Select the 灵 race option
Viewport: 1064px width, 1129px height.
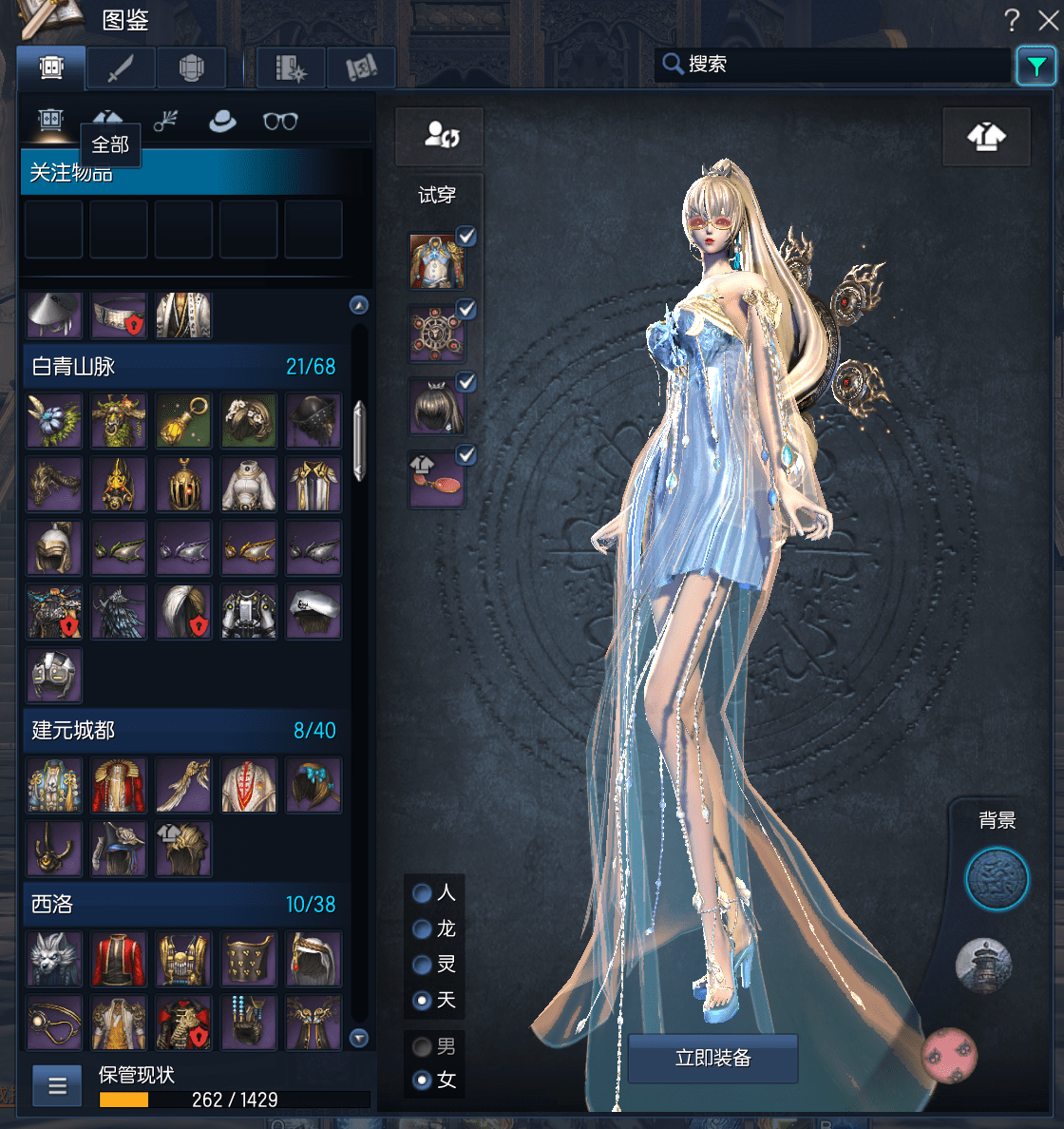click(423, 965)
